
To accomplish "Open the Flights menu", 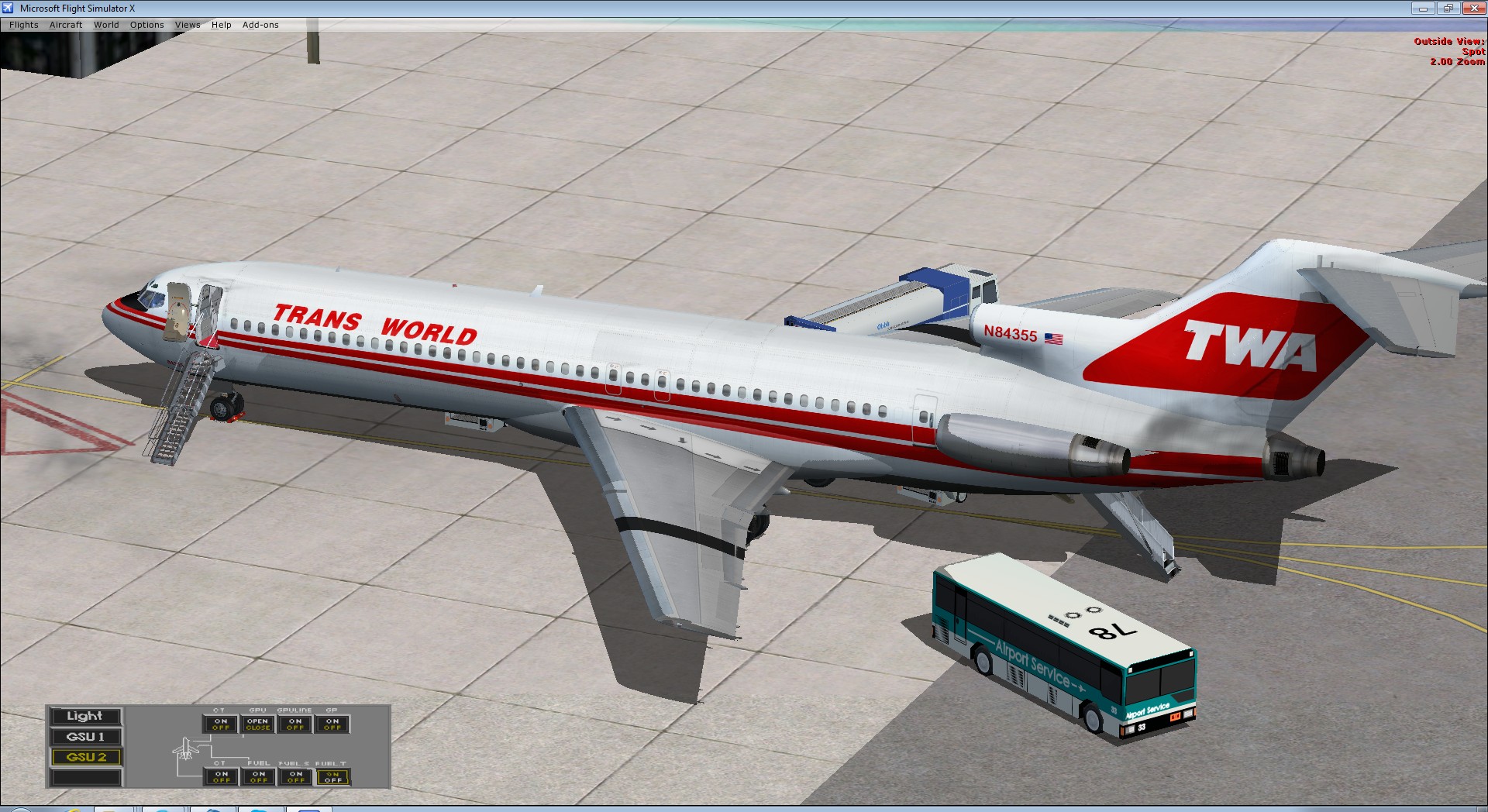I will [23, 24].
